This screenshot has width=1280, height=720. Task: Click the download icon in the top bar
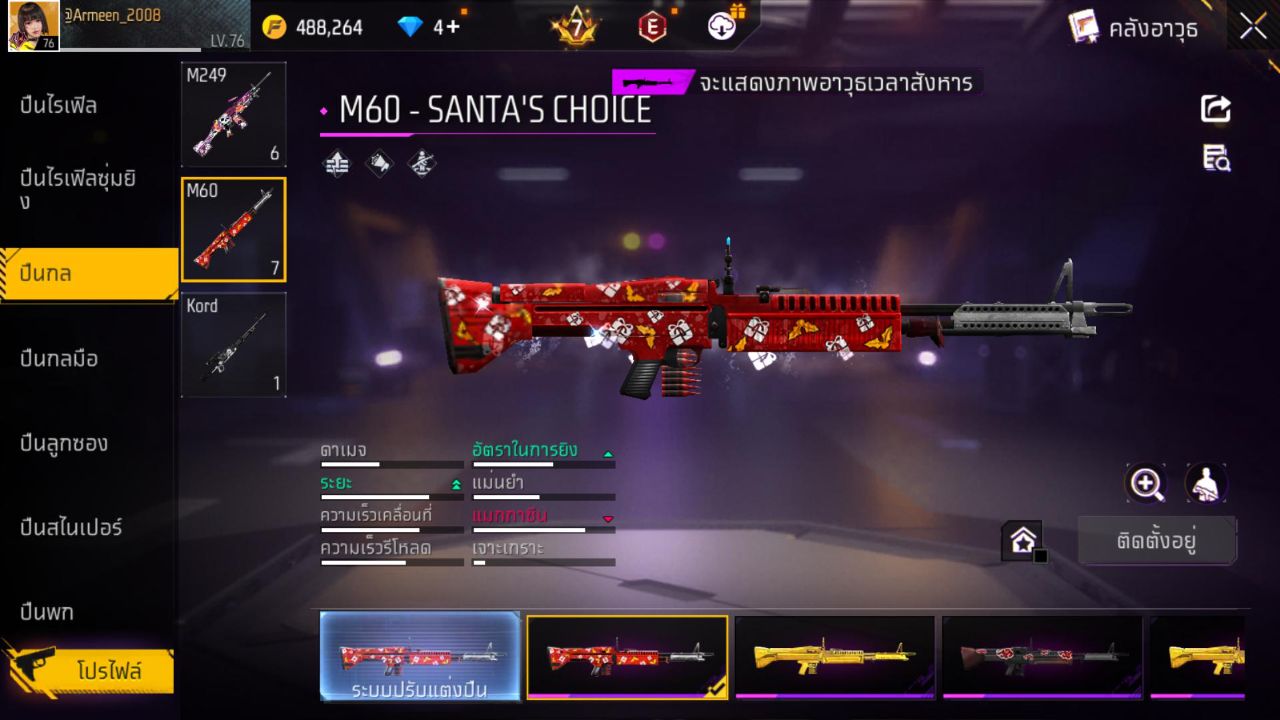[x=720, y=27]
